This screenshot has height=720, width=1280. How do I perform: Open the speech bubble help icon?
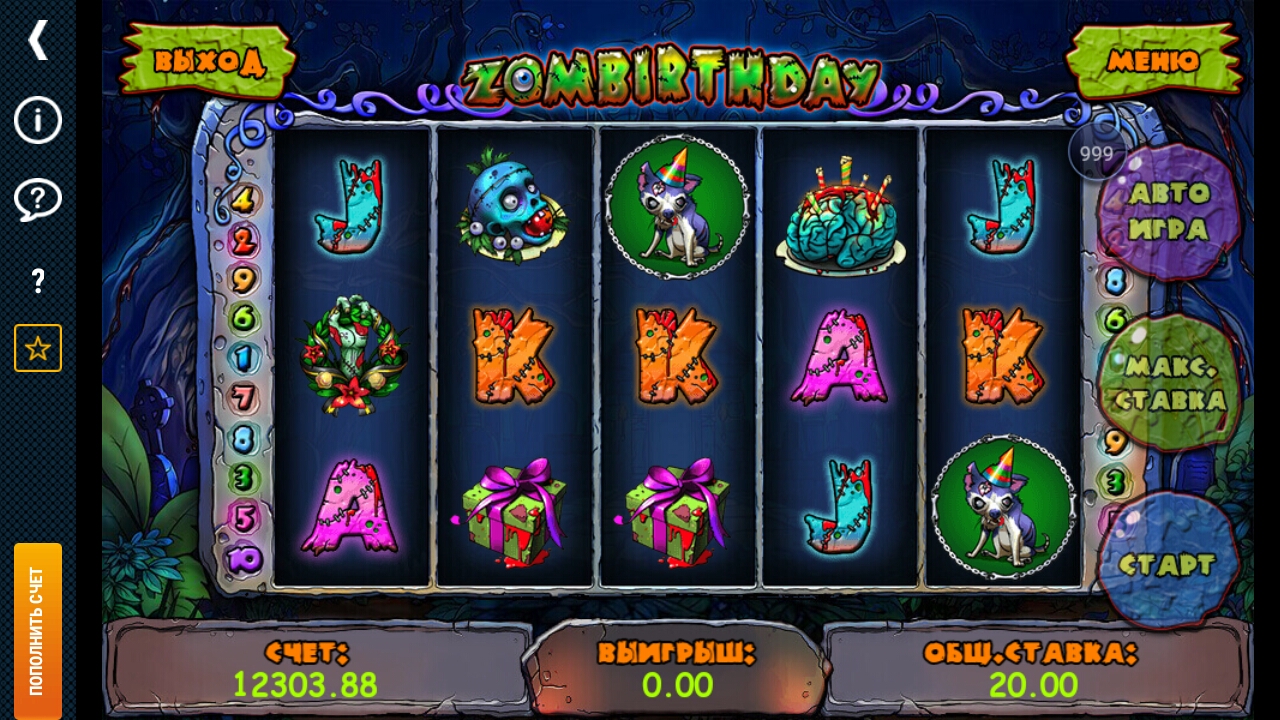38,200
